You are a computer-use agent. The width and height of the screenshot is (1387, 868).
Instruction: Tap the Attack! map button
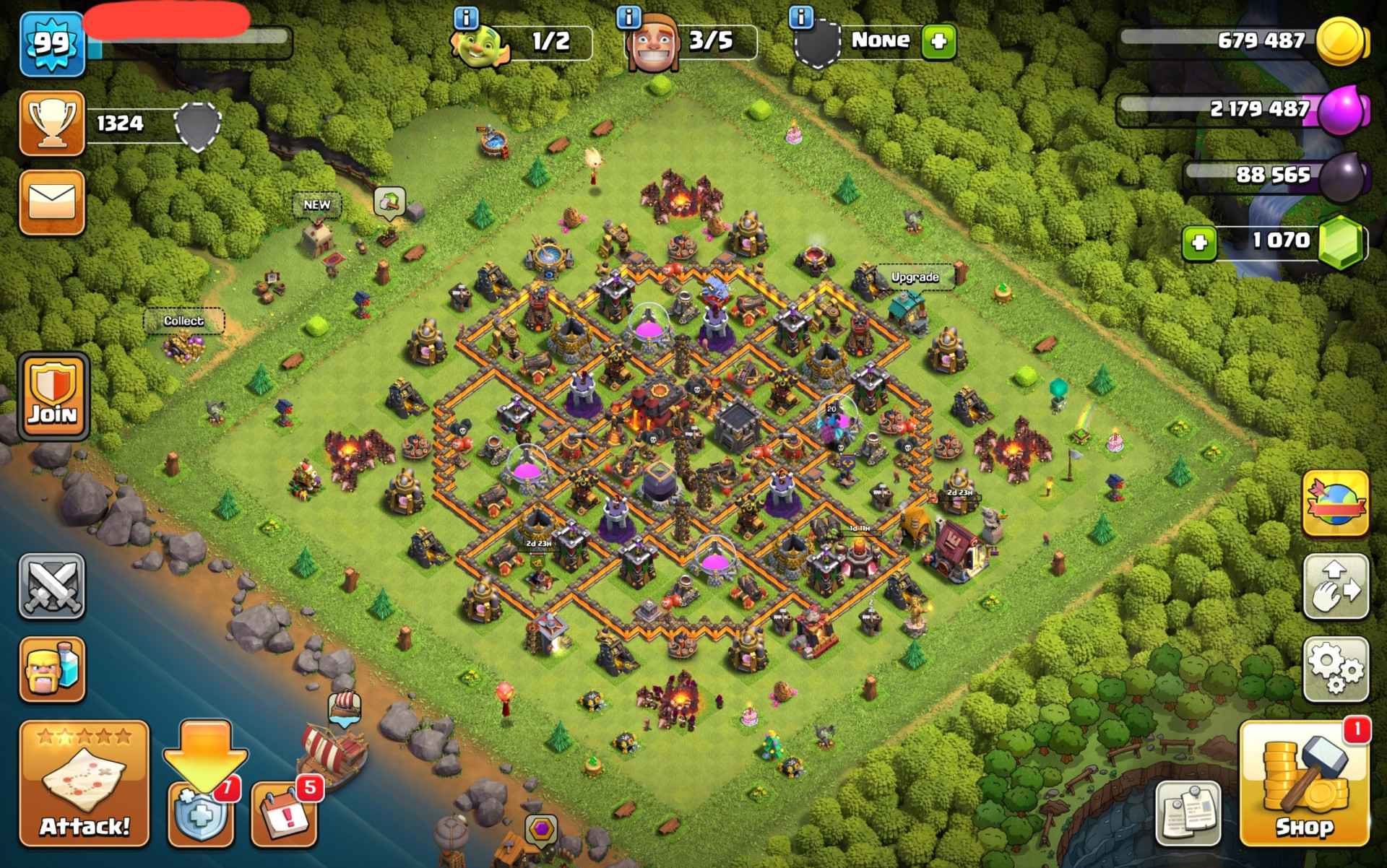click(84, 784)
